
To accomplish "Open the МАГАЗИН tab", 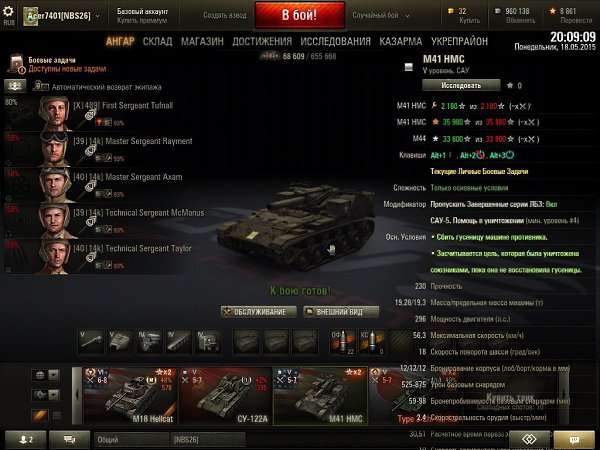I will click(202, 42).
